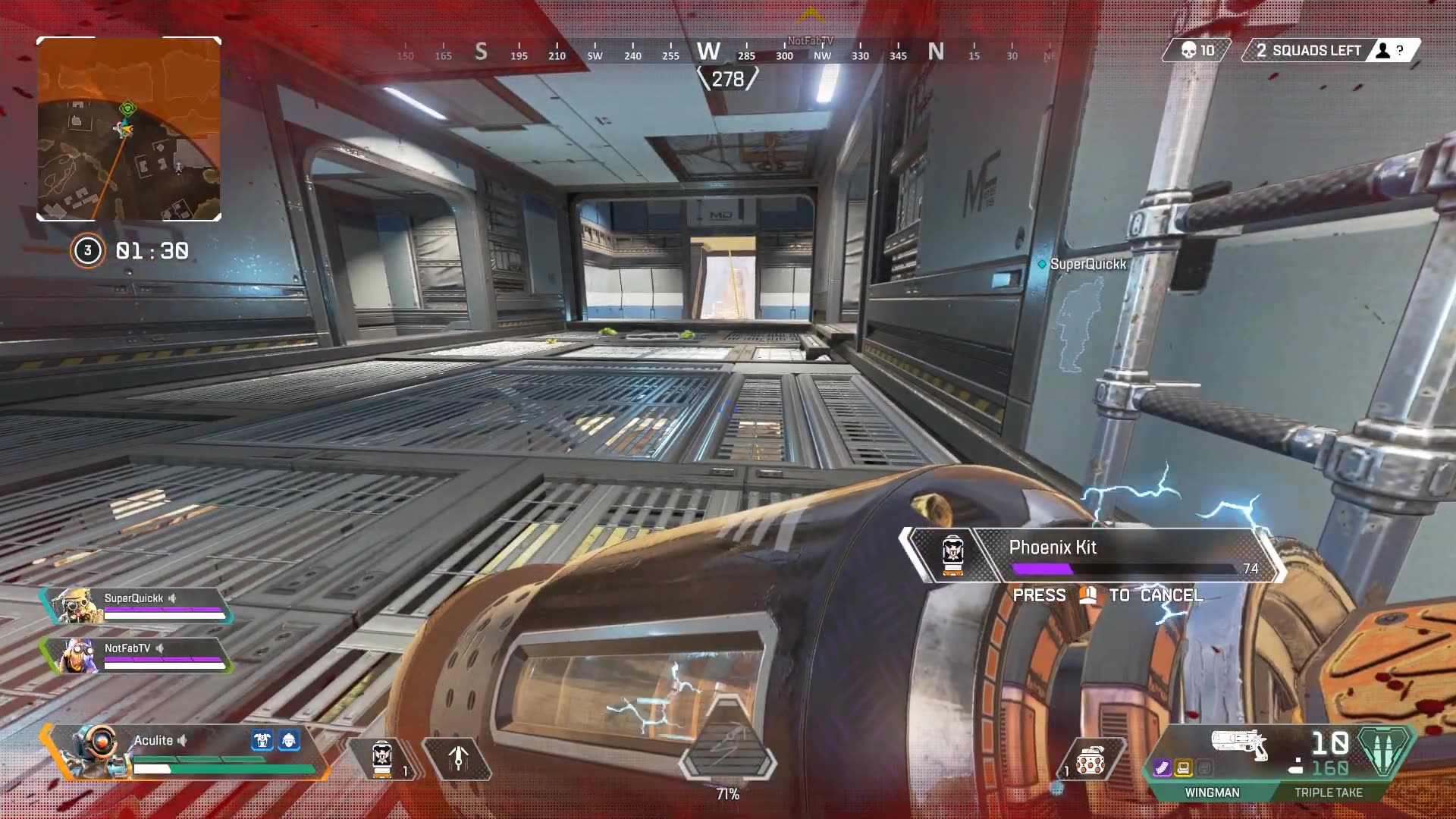Screen dimensions: 1456x819
Task: Click the purple extended magazine attachment icon
Action: (1162, 769)
